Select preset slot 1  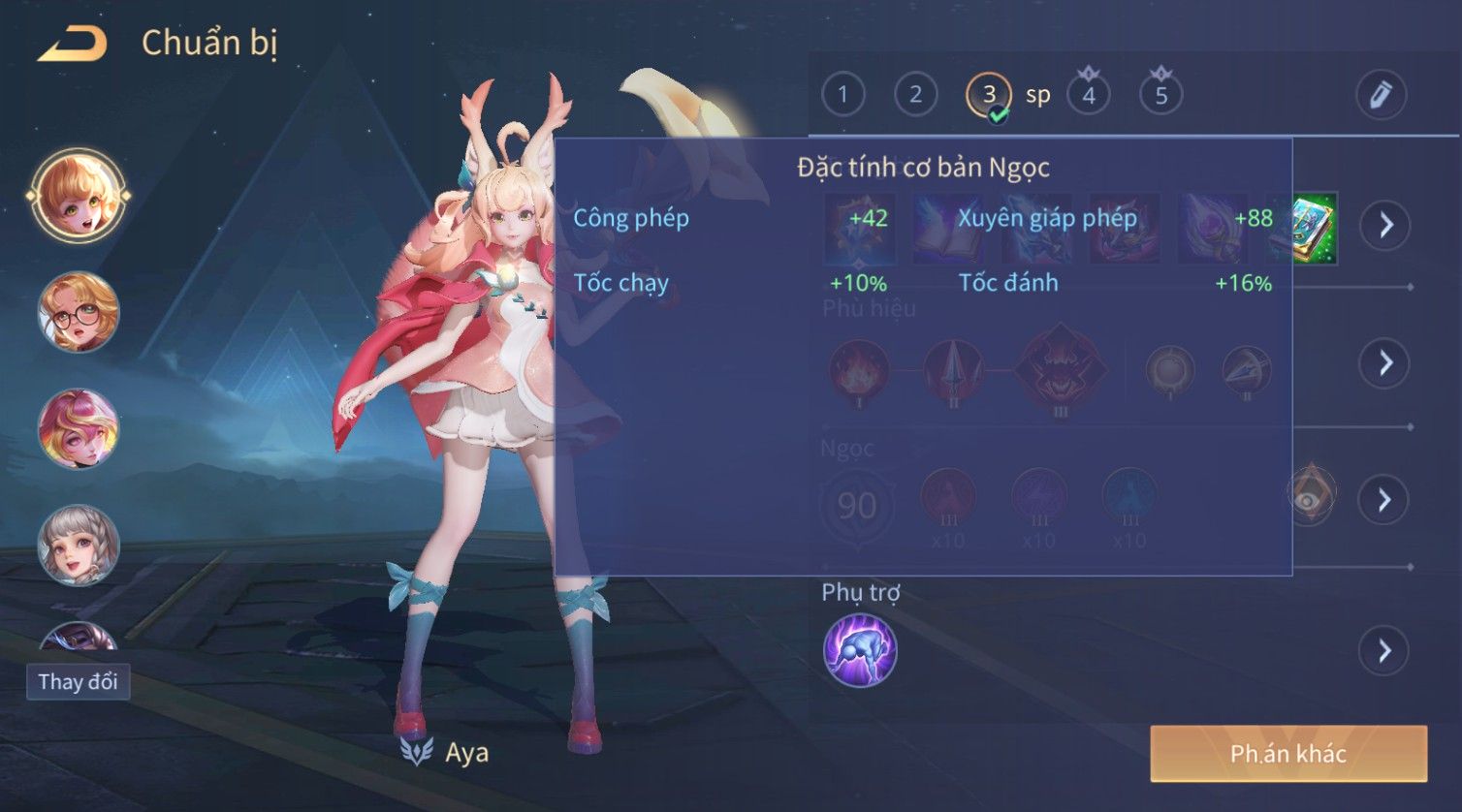pyautogui.click(x=842, y=95)
